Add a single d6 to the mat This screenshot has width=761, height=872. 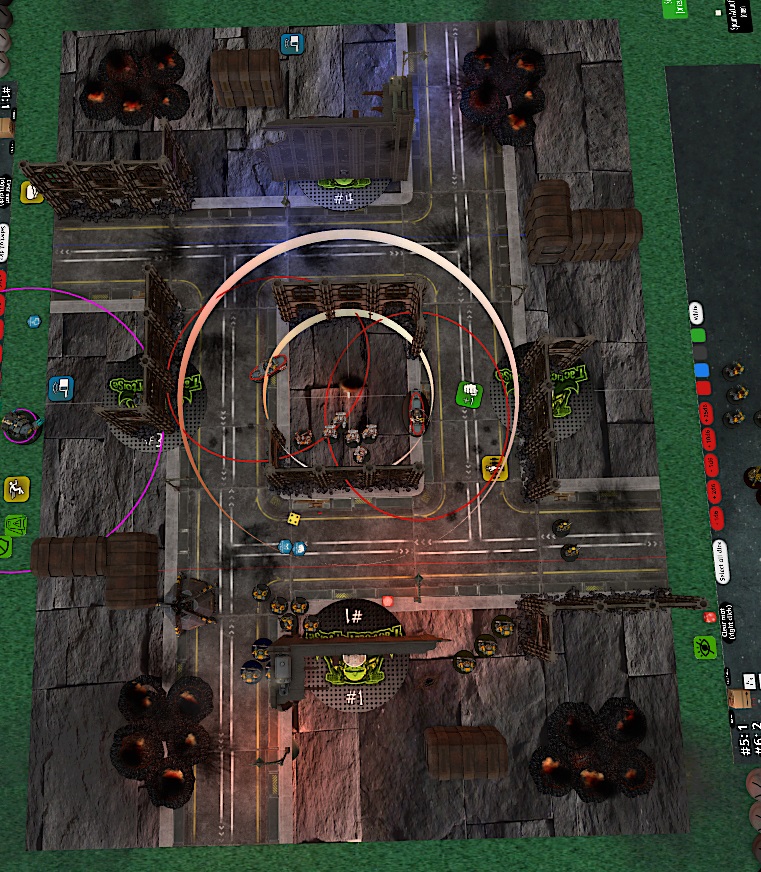[716, 516]
